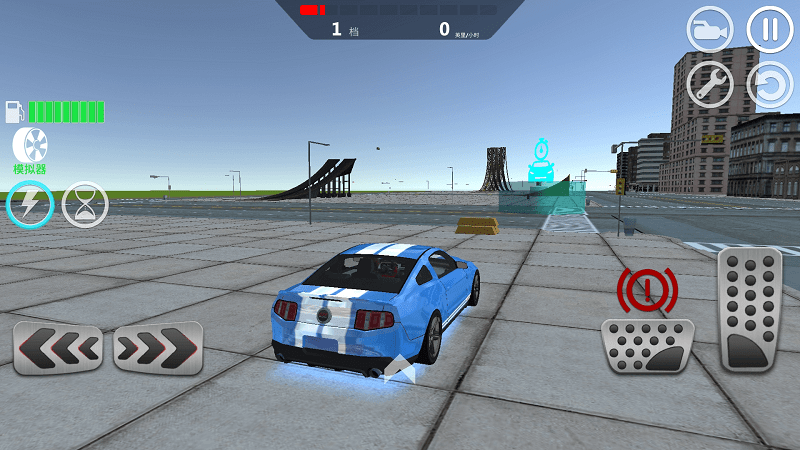
Task: Activate the lightning bolt nitro boost
Action: coord(30,205)
